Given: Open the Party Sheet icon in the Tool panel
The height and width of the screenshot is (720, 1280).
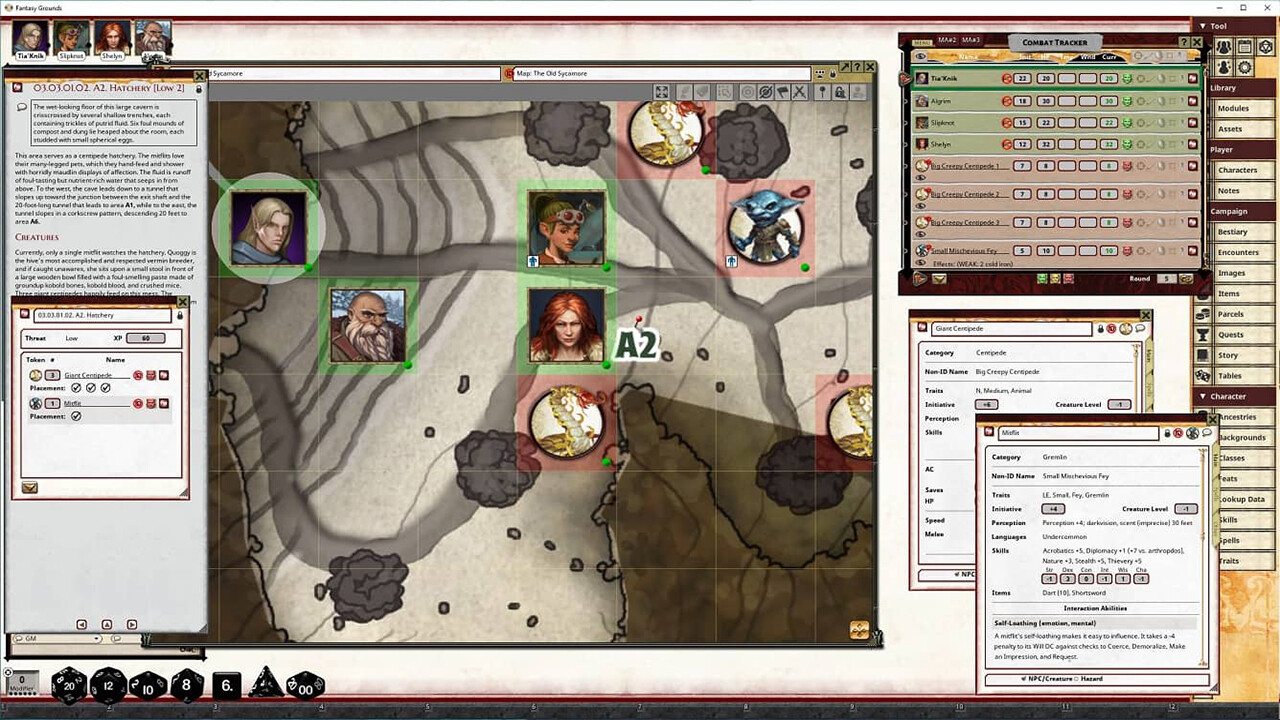Looking at the screenshot, I should coord(1225,47).
